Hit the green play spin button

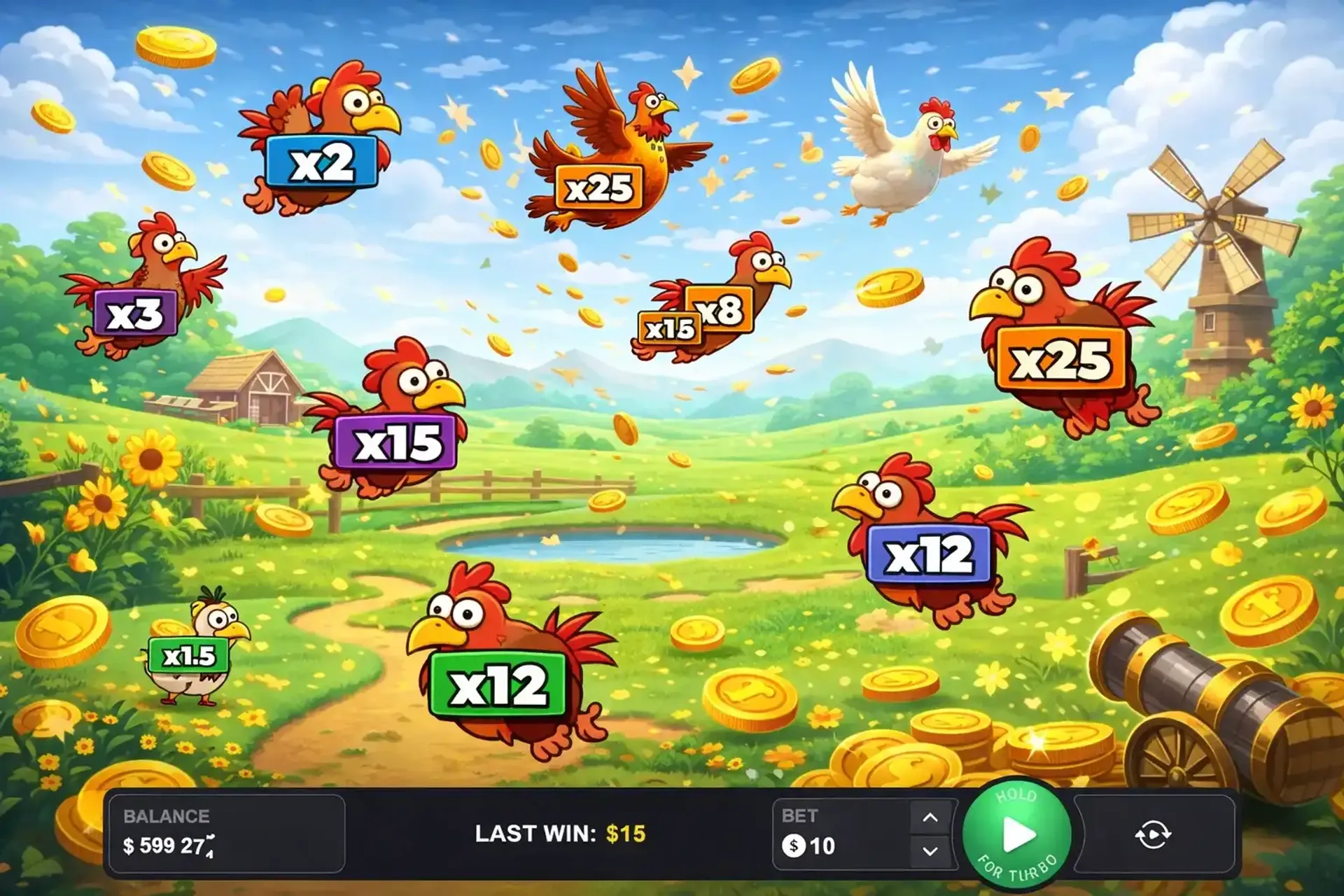pyautogui.click(x=1017, y=834)
